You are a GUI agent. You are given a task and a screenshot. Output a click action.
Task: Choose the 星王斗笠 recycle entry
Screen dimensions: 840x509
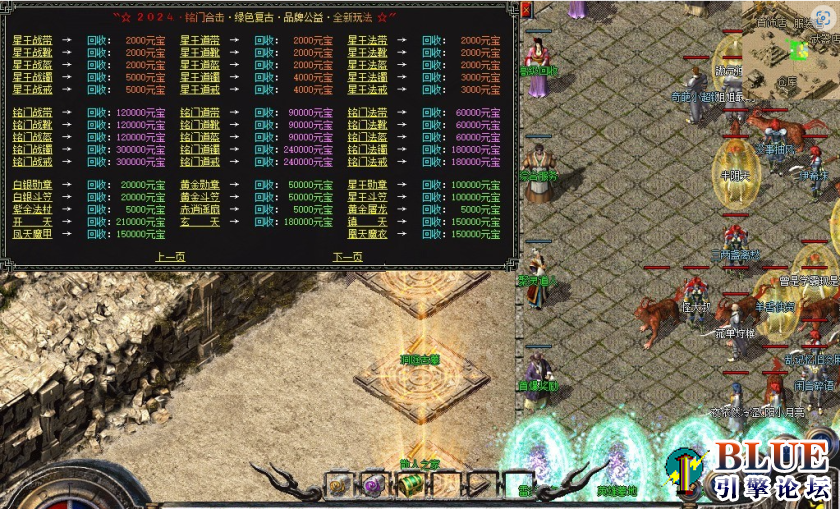tap(367, 197)
